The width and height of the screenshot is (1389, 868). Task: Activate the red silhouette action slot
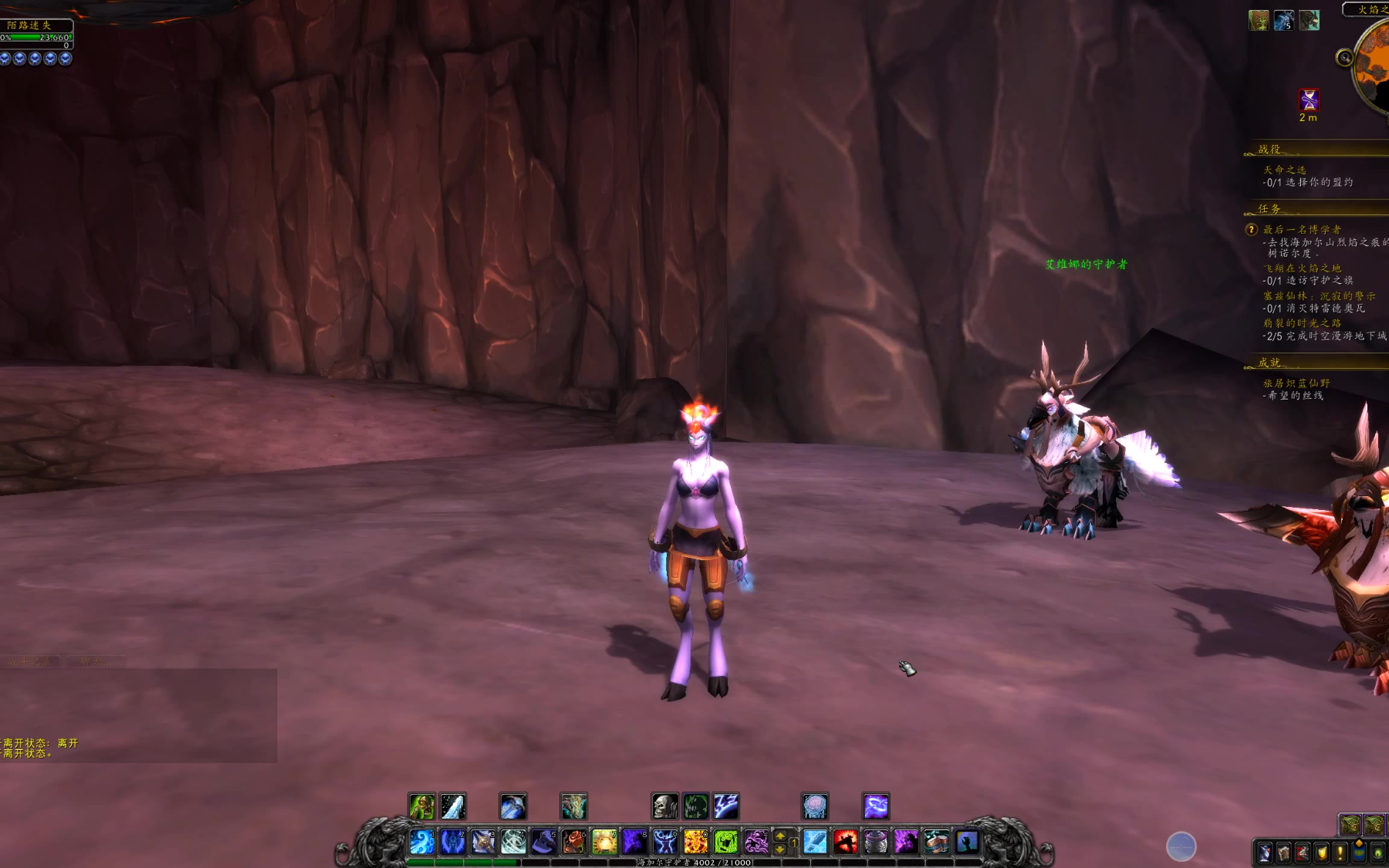(x=845, y=841)
